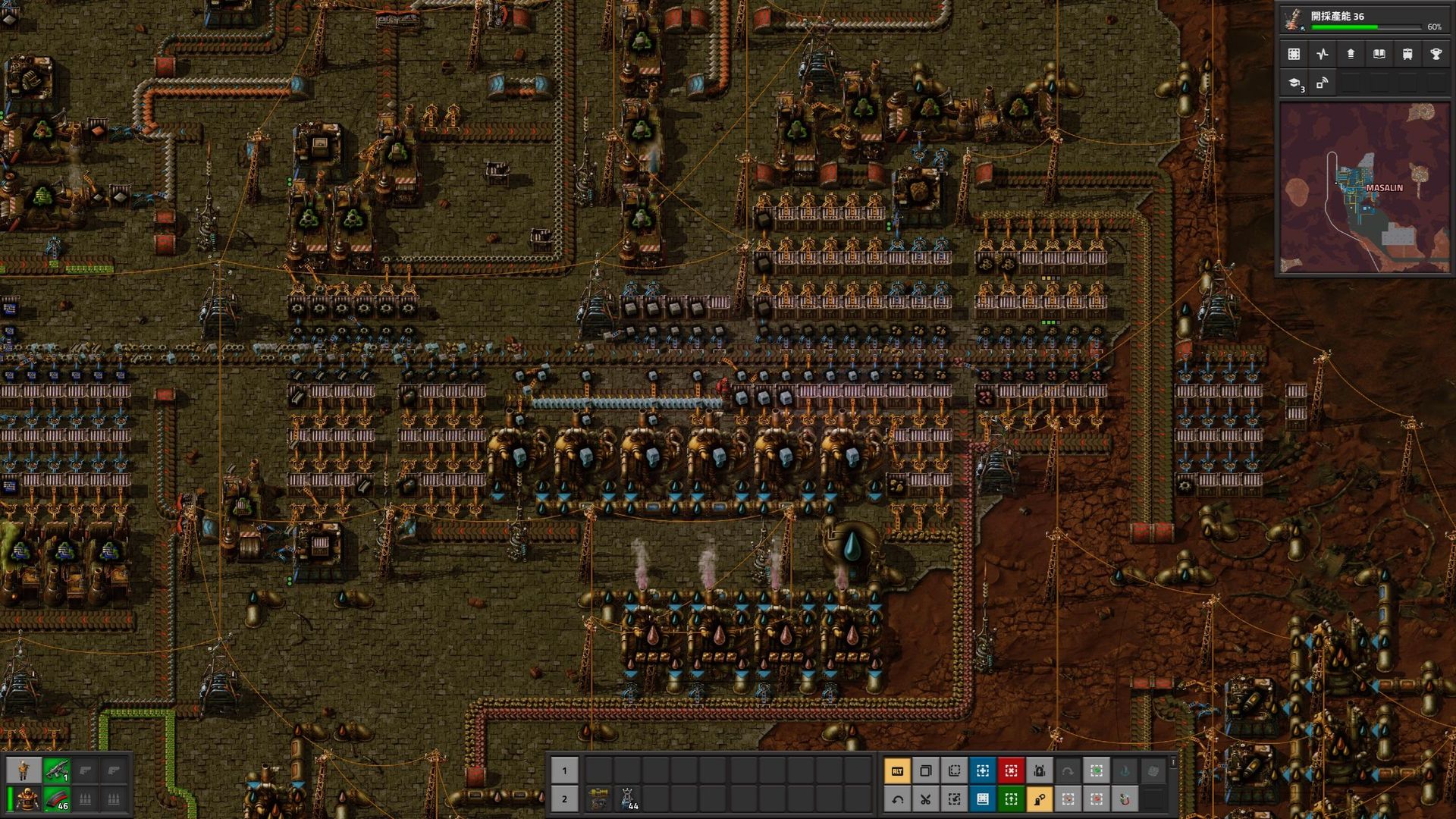This screenshot has height=819, width=1456.
Task: Open quickbar row 1 page selector
Action: click(x=565, y=770)
